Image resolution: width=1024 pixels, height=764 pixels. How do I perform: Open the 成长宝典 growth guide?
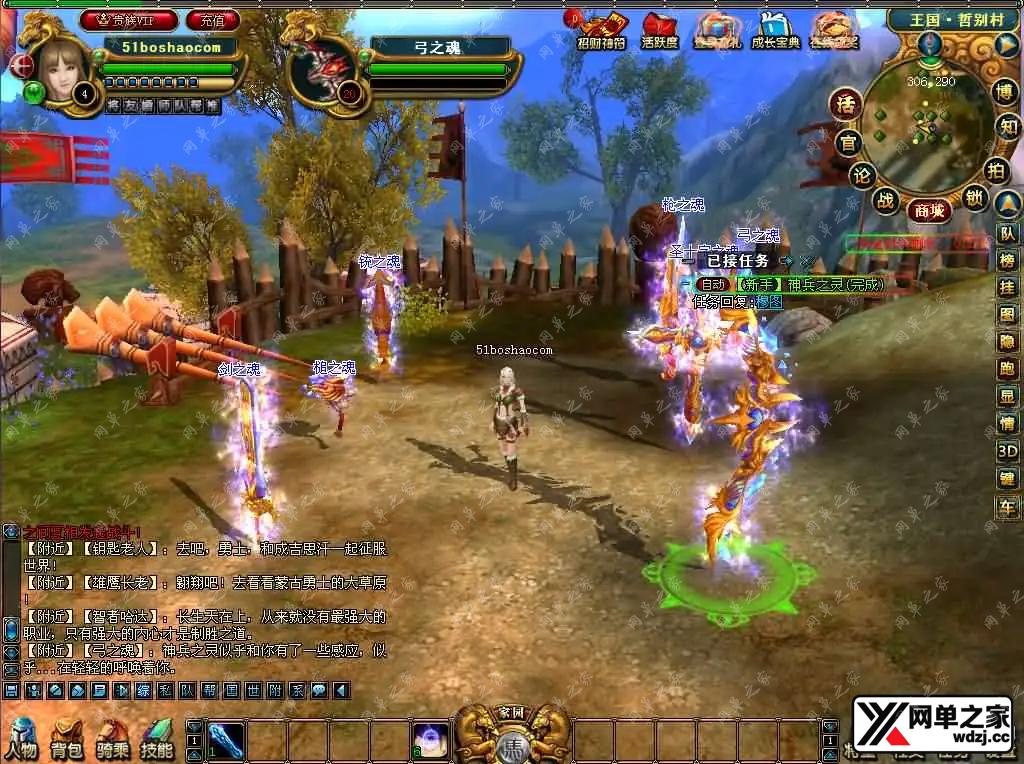[x=775, y=30]
